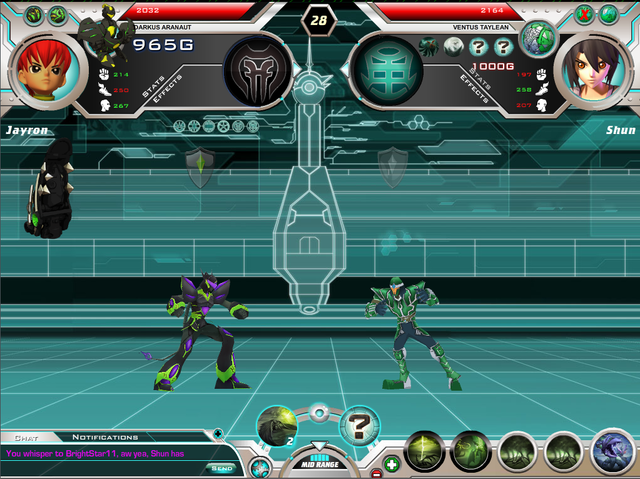Switch to the Notifications tab
The height and width of the screenshot is (479, 640).
(105, 437)
